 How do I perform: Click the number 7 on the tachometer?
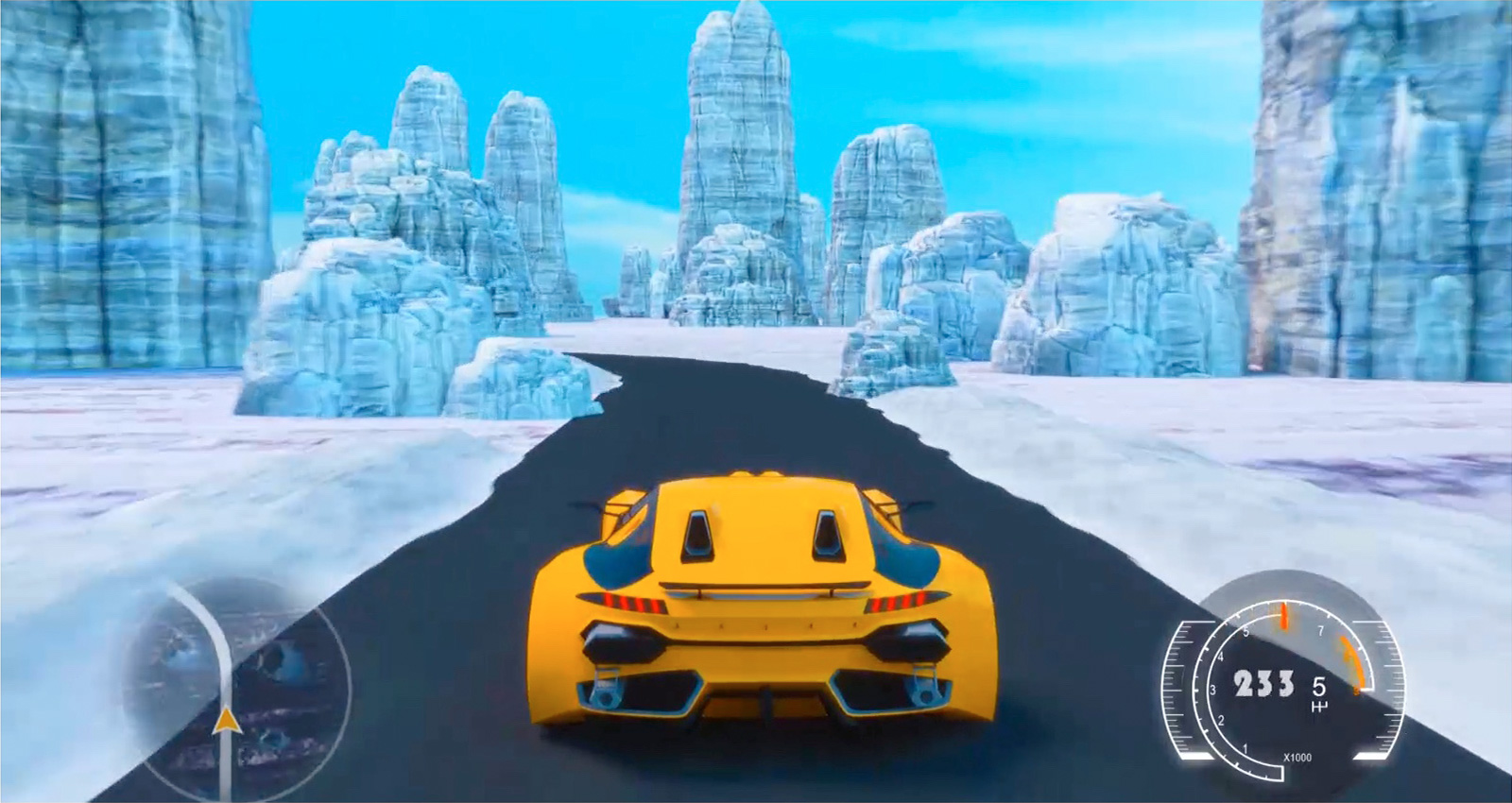[1321, 629]
